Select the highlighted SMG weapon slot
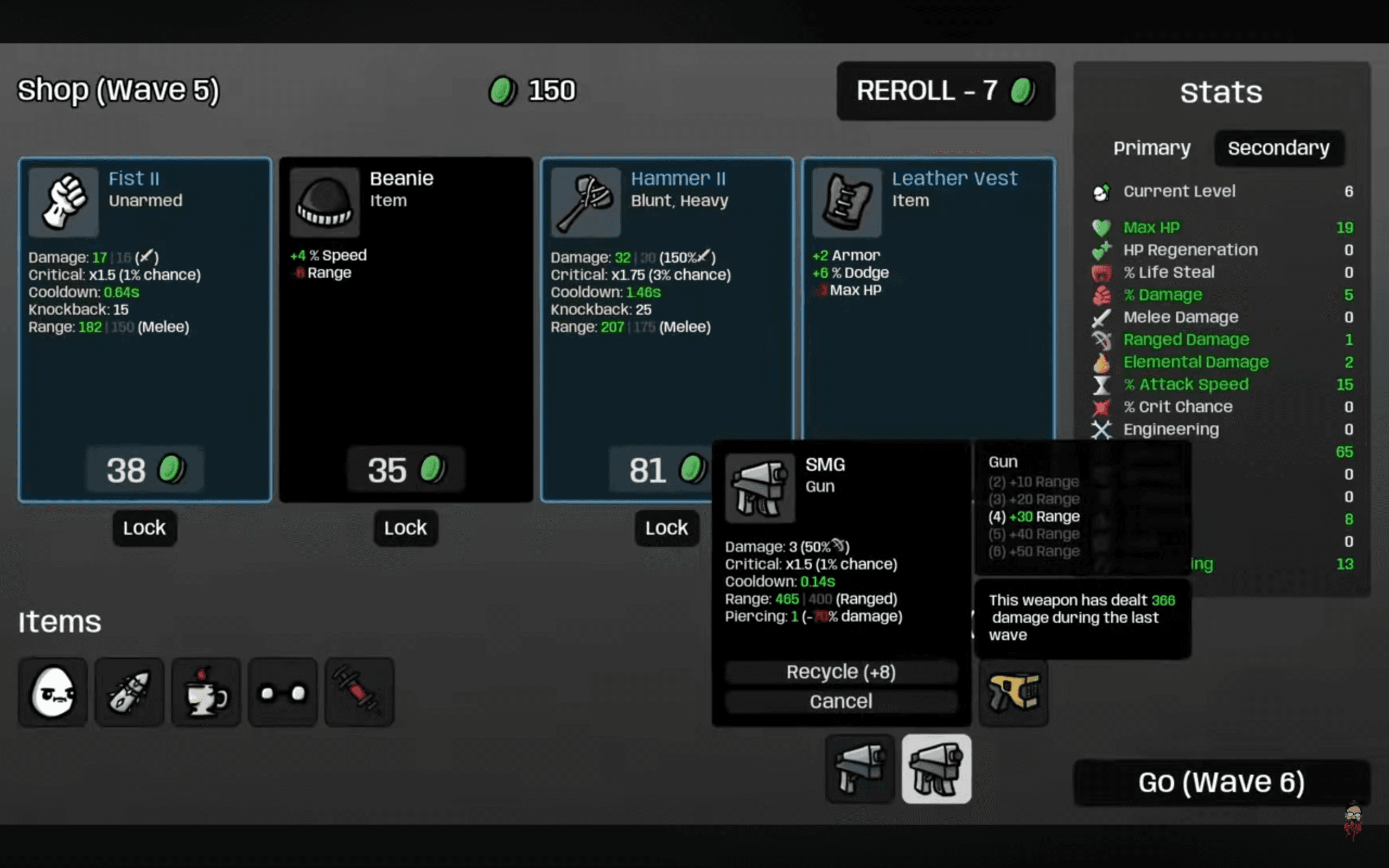The image size is (1389, 868). [936, 769]
